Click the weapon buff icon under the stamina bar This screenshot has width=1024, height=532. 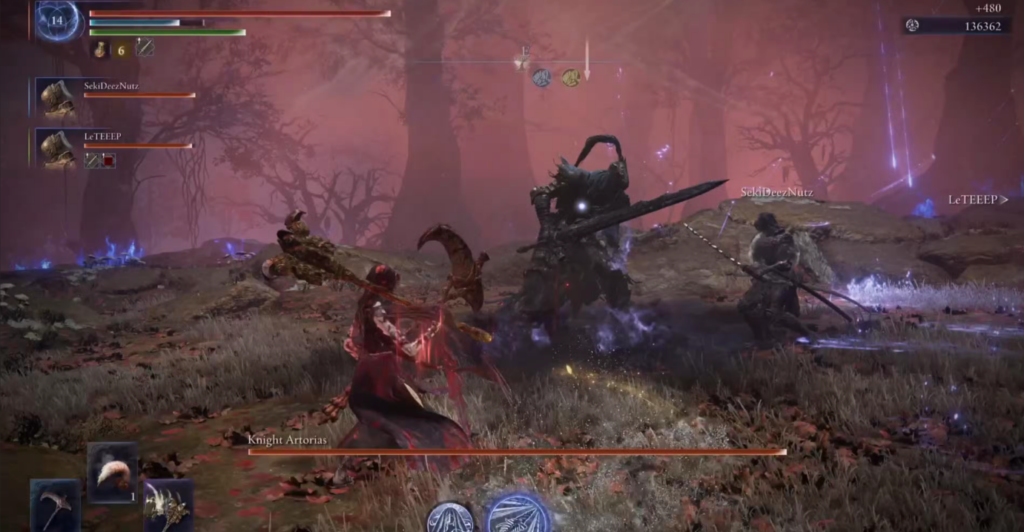pyautogui.click(x=145, y=47)
